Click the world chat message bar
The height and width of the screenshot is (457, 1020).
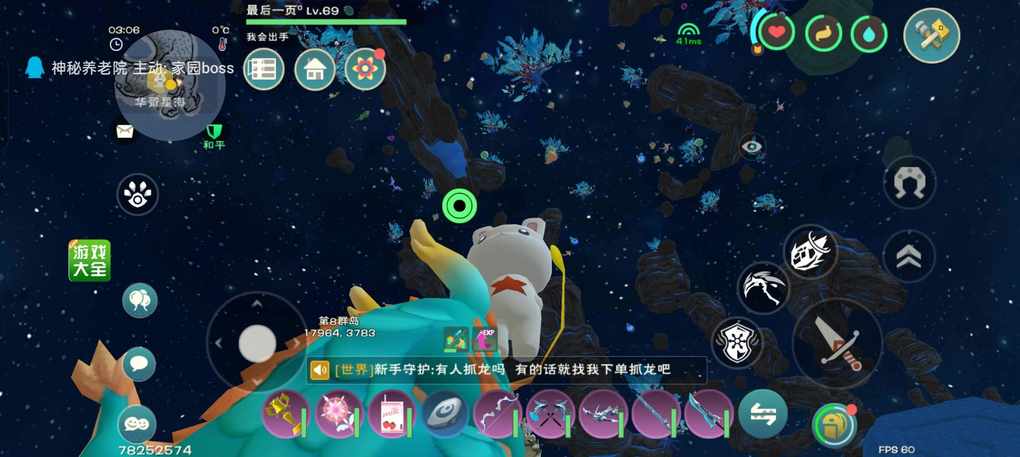pyautogui.click(x=507, y=370)
